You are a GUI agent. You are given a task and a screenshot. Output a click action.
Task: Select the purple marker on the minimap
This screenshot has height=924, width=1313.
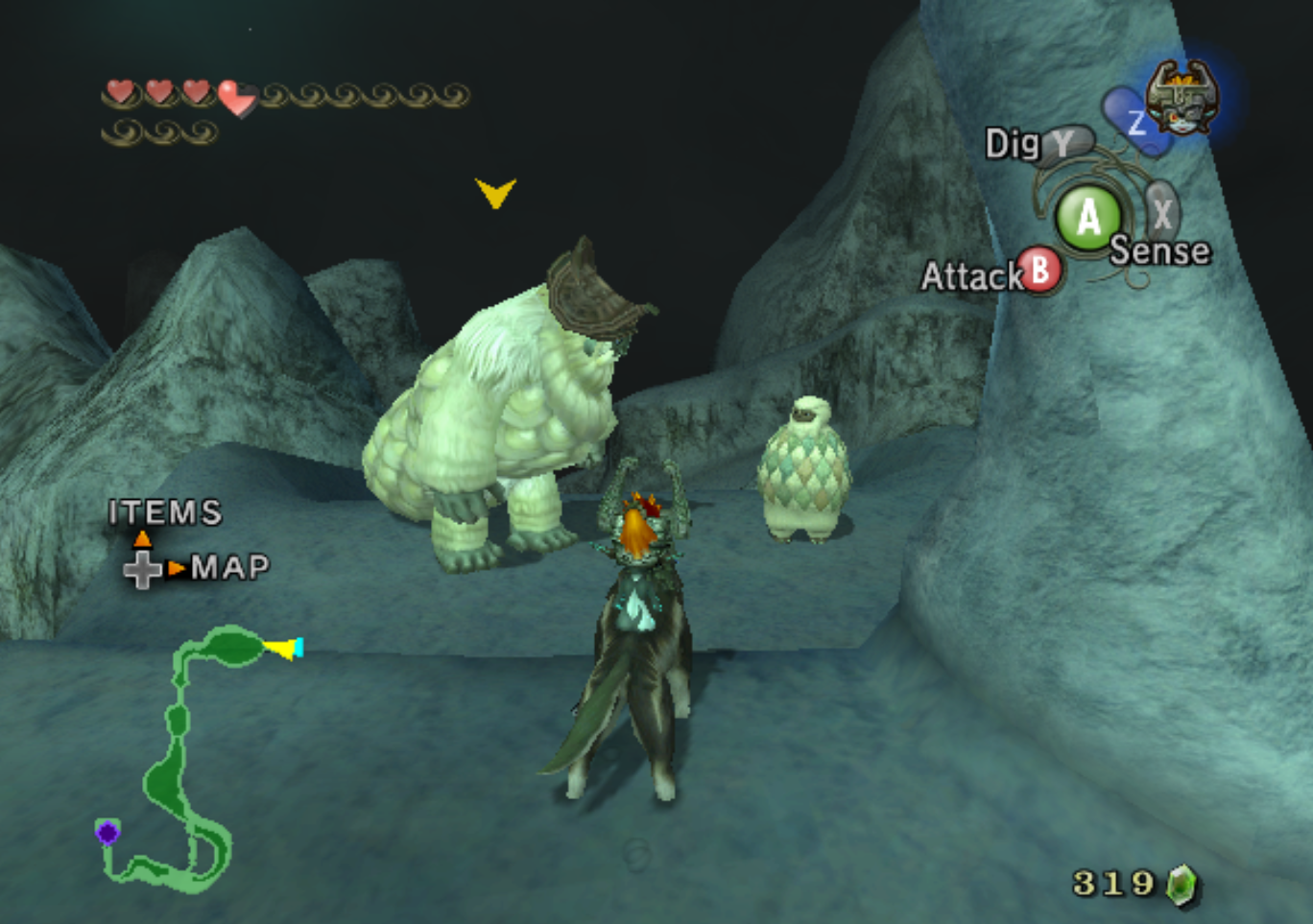(x=107, y=832)
